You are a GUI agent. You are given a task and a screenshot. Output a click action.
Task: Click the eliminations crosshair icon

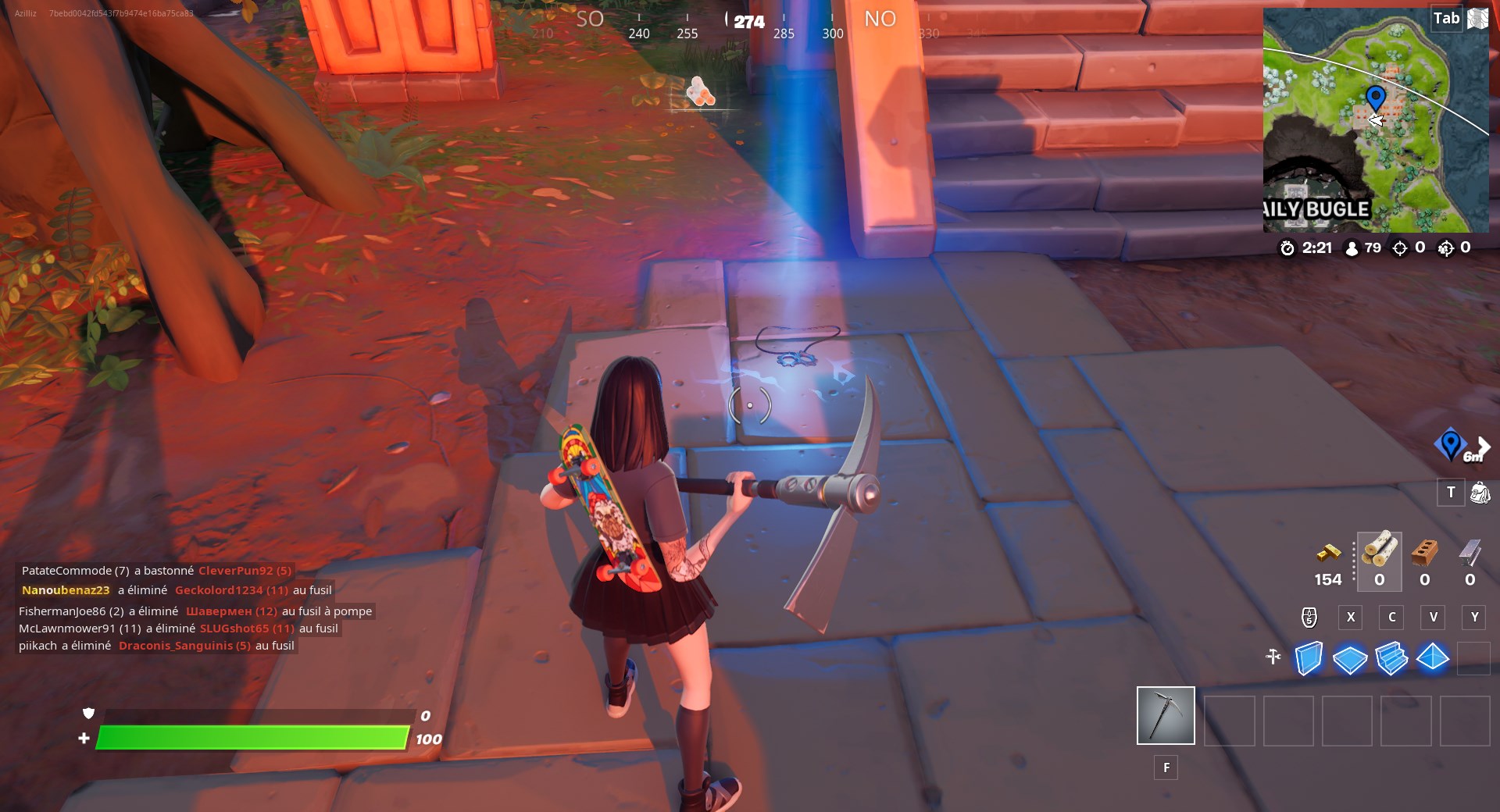pyautogui.click(x=1399, y=248)
